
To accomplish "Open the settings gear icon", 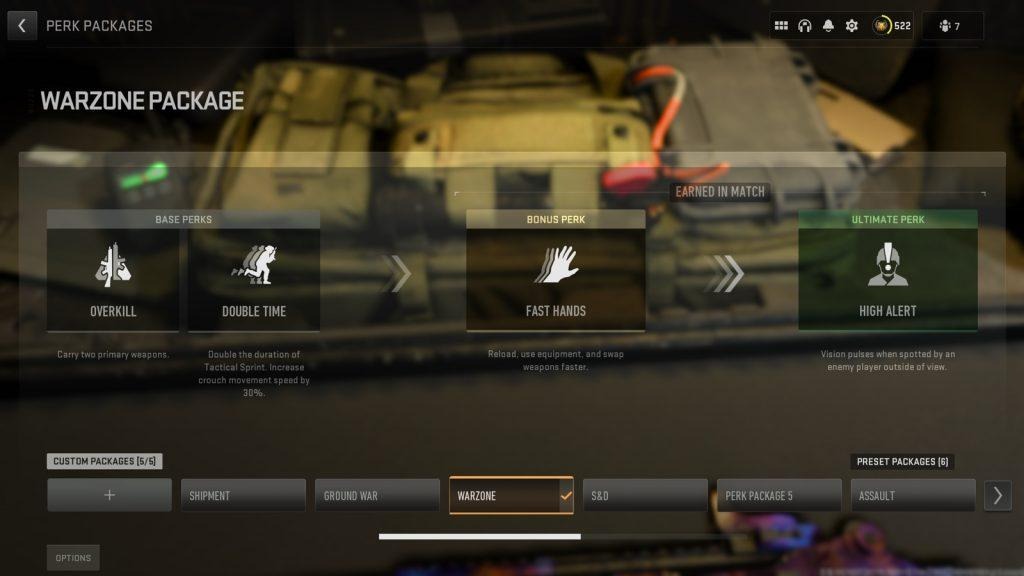I will point(852,26).
